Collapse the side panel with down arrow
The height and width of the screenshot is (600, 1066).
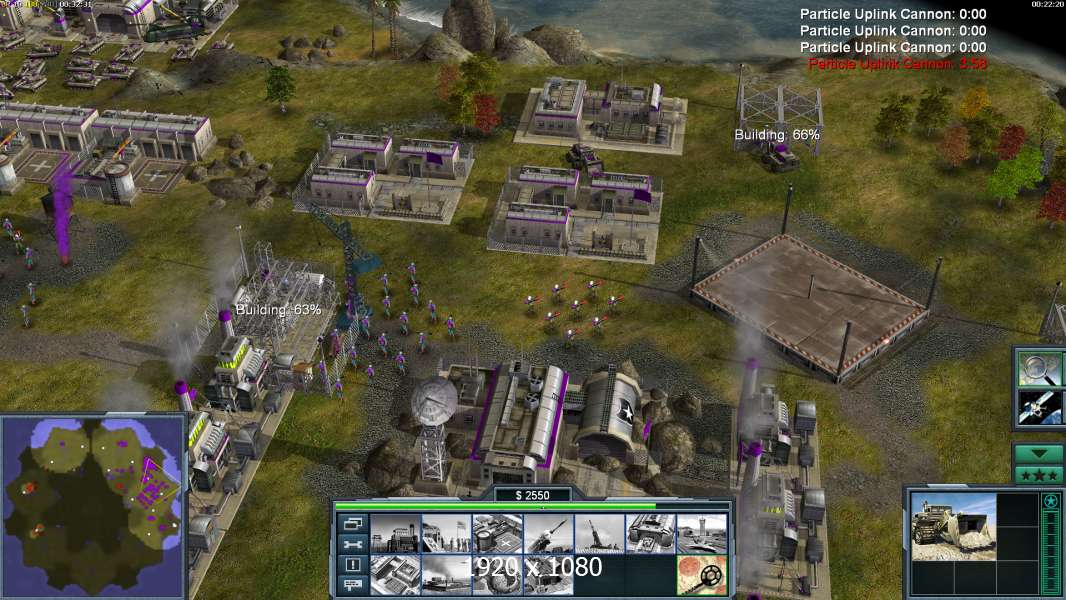pyautogui.click(x=1039, y=453)
